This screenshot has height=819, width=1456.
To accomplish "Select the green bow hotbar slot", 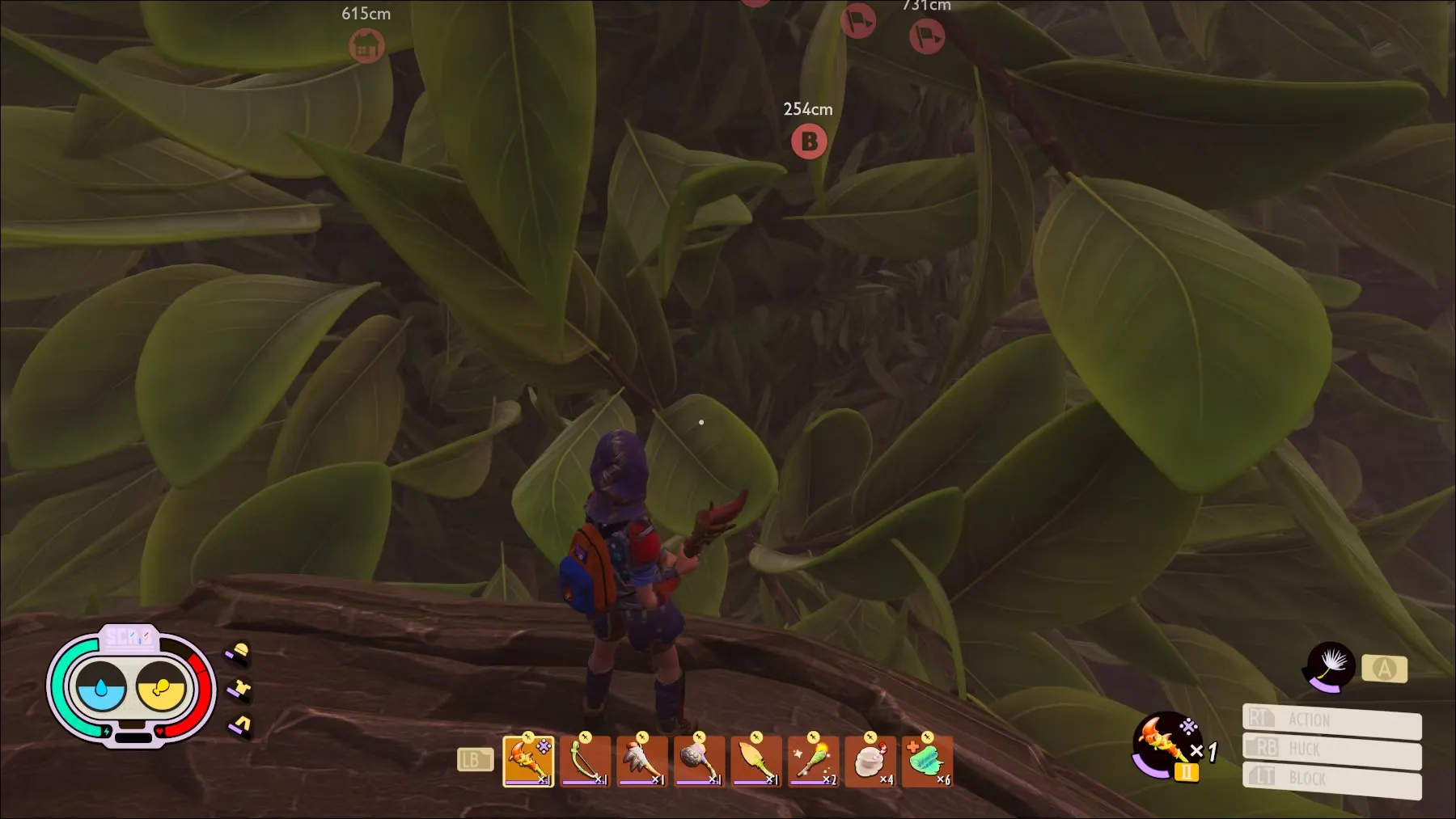I will [x=585, y=762].
